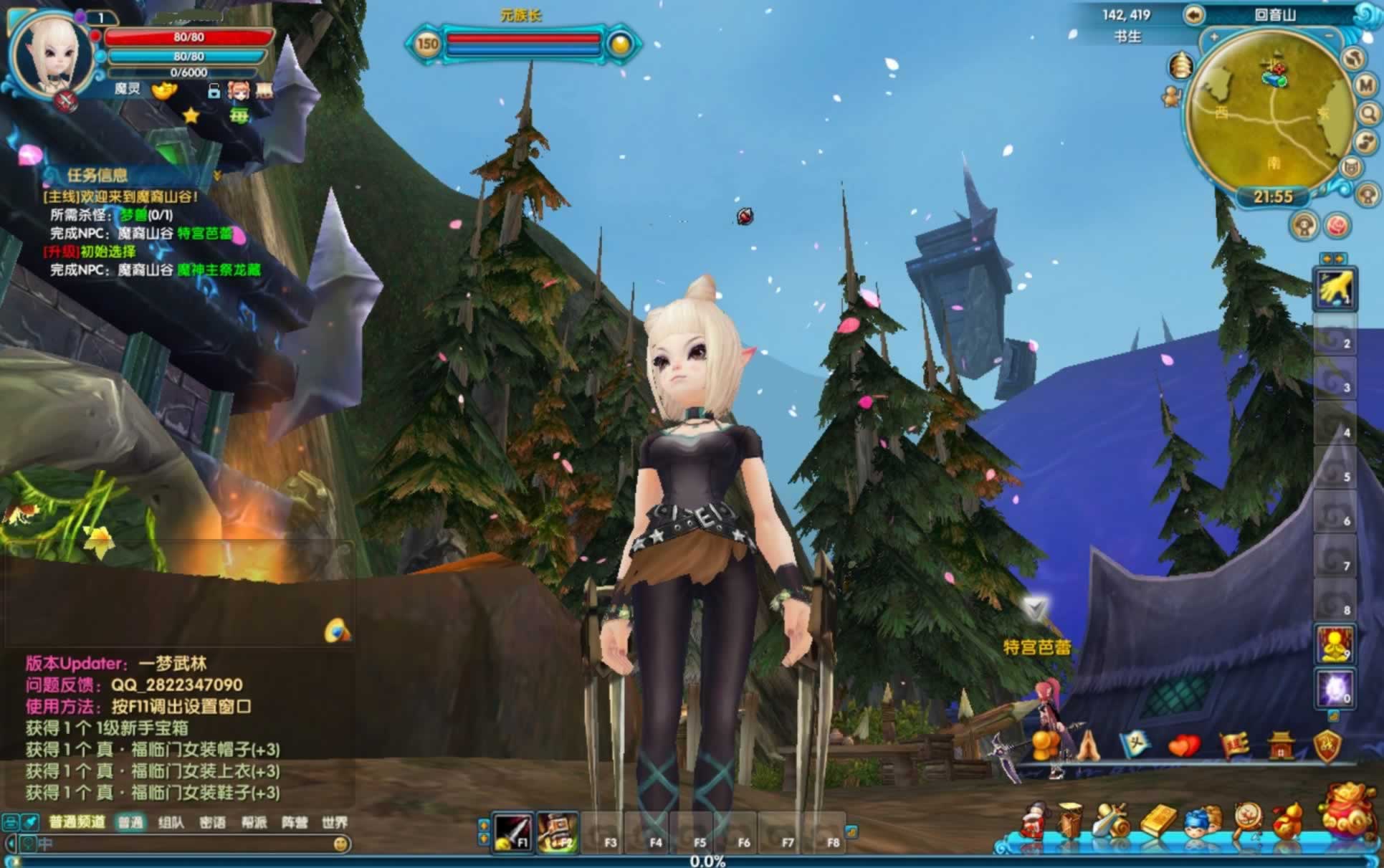
Task: Use the F2 hotbar skill
Action: coord(557,831)
